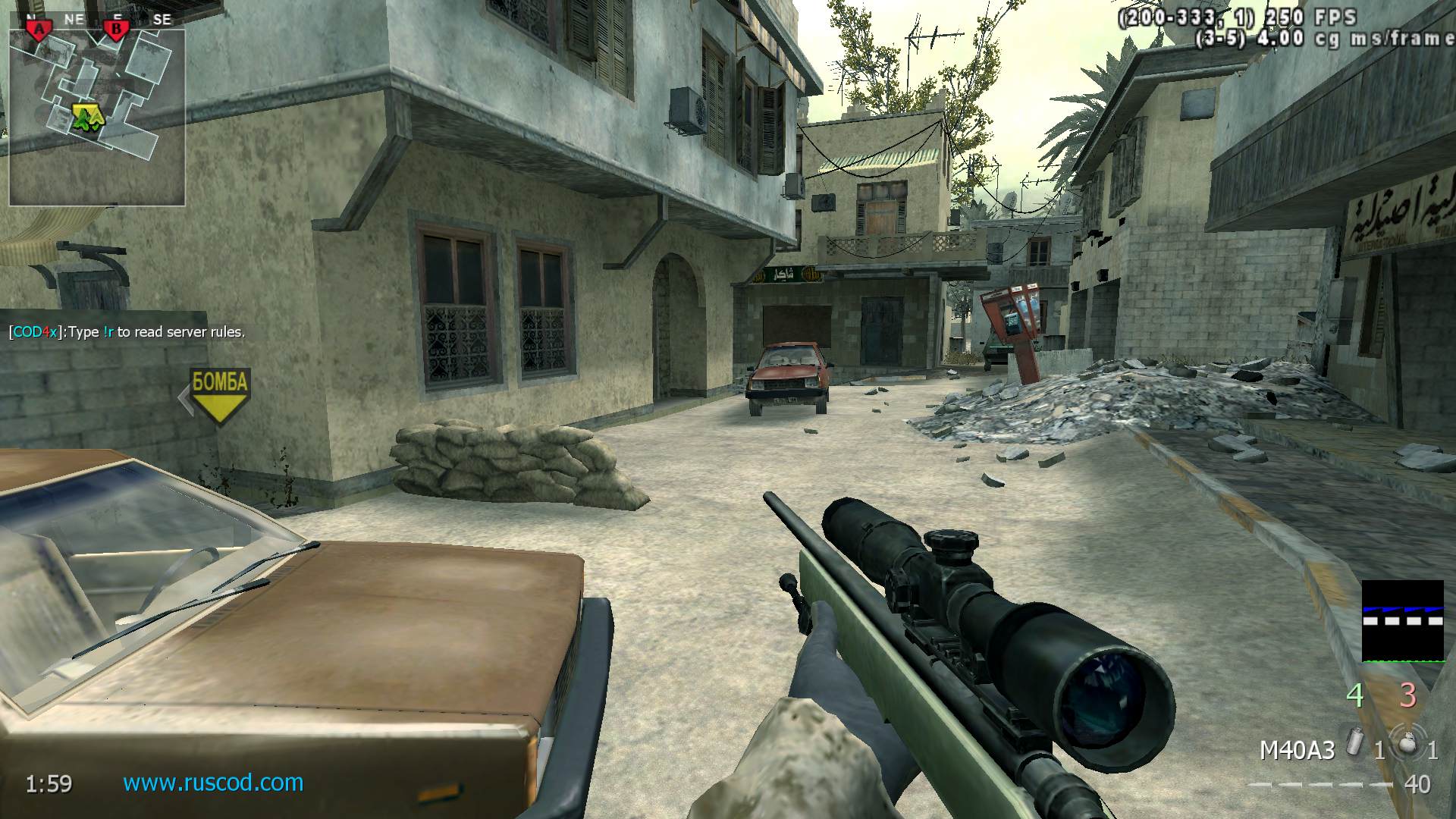Click the black lagometer graph
The height and width of the screenshot is (819, 1456).
[1402, 621]
